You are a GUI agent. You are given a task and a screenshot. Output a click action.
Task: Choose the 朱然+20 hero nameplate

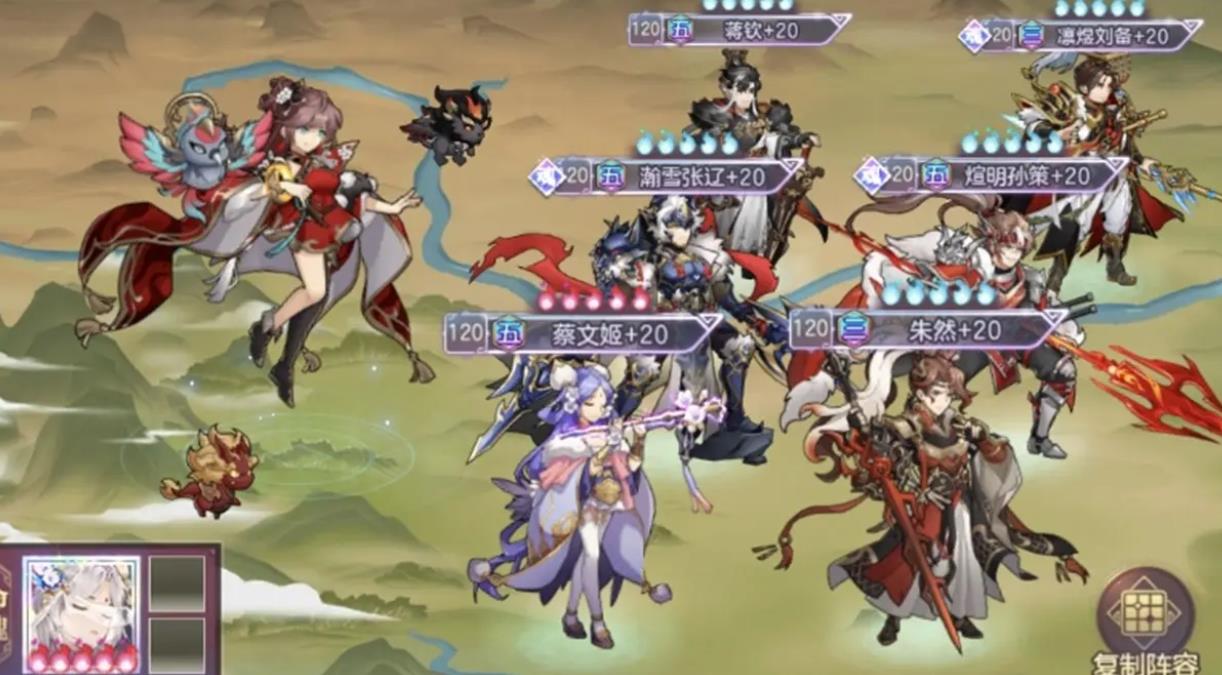pos(928,329)
